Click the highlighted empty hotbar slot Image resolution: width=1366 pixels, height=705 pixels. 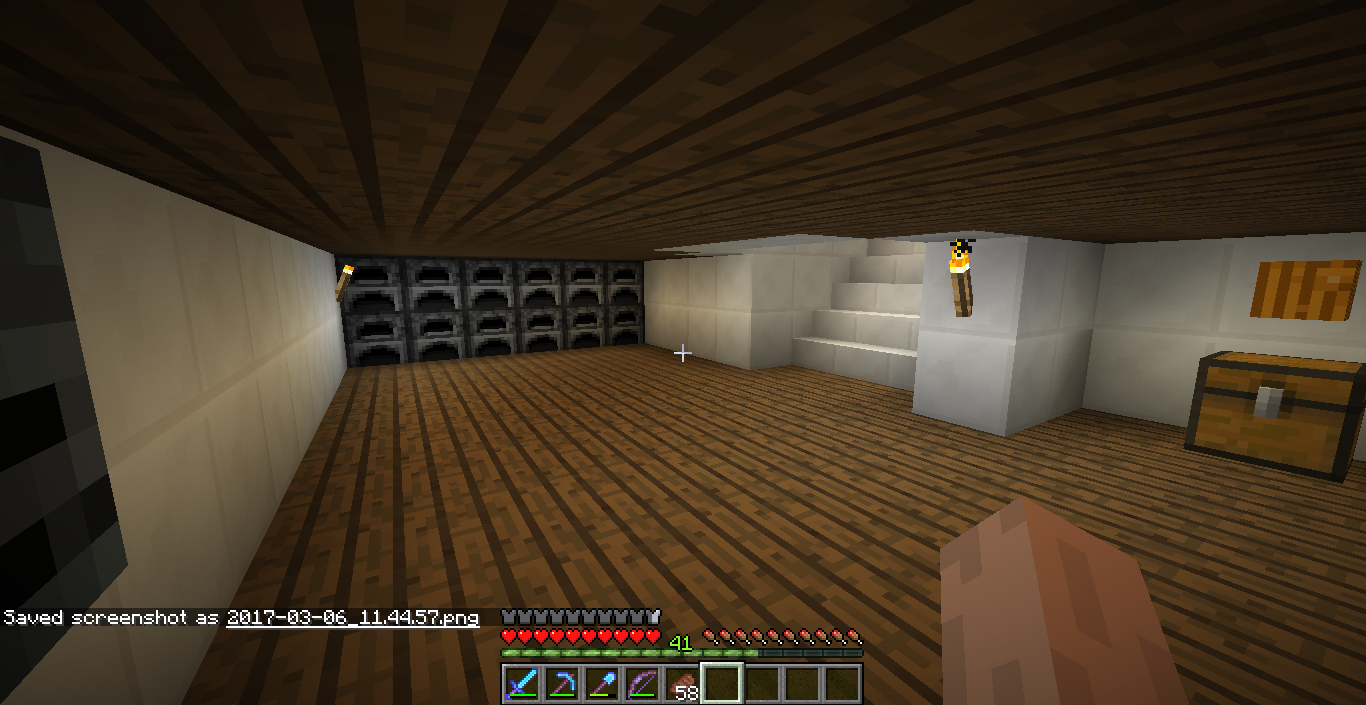tap(722, 684)
